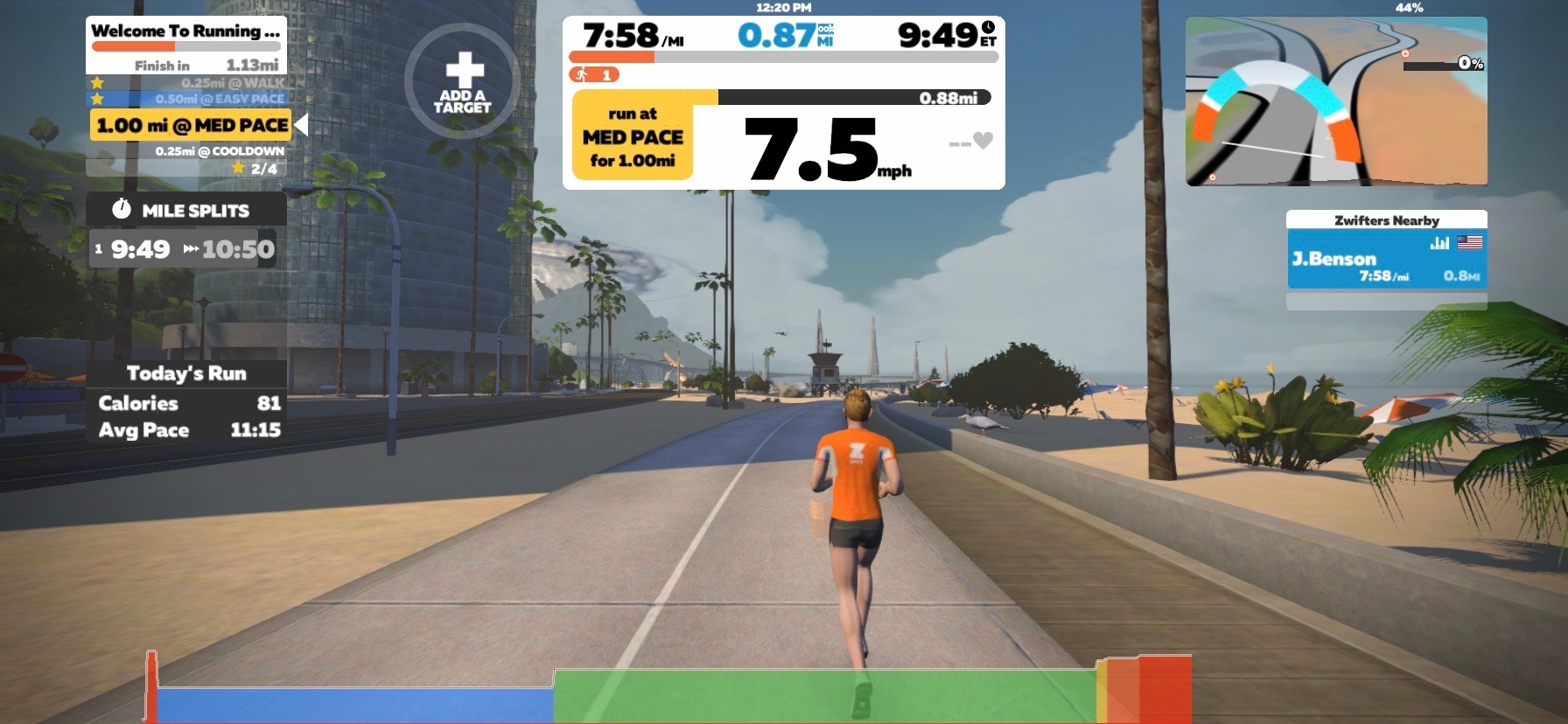
Task: Click the Today's Run stats panel
Action: coord(186,402)
